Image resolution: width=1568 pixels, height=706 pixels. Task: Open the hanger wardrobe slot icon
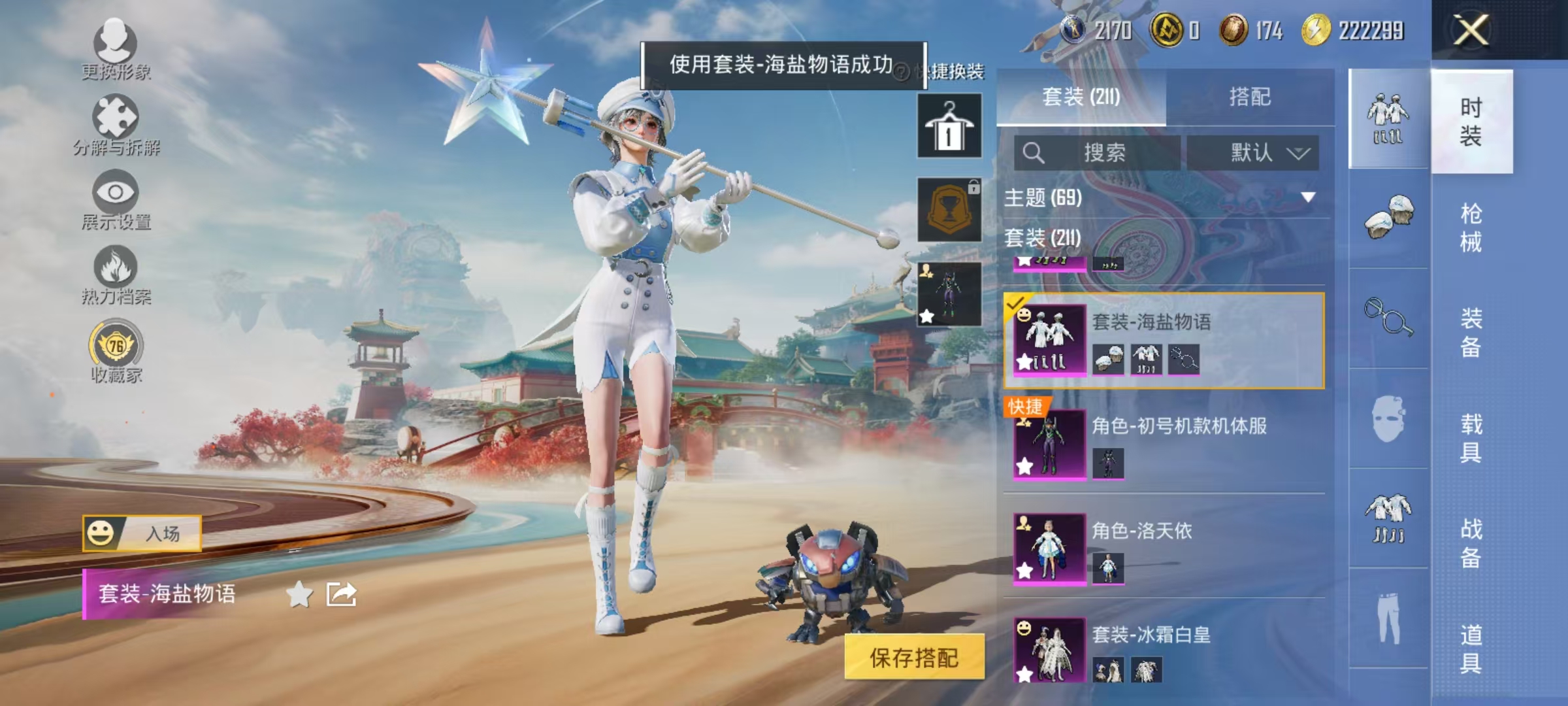949,124
